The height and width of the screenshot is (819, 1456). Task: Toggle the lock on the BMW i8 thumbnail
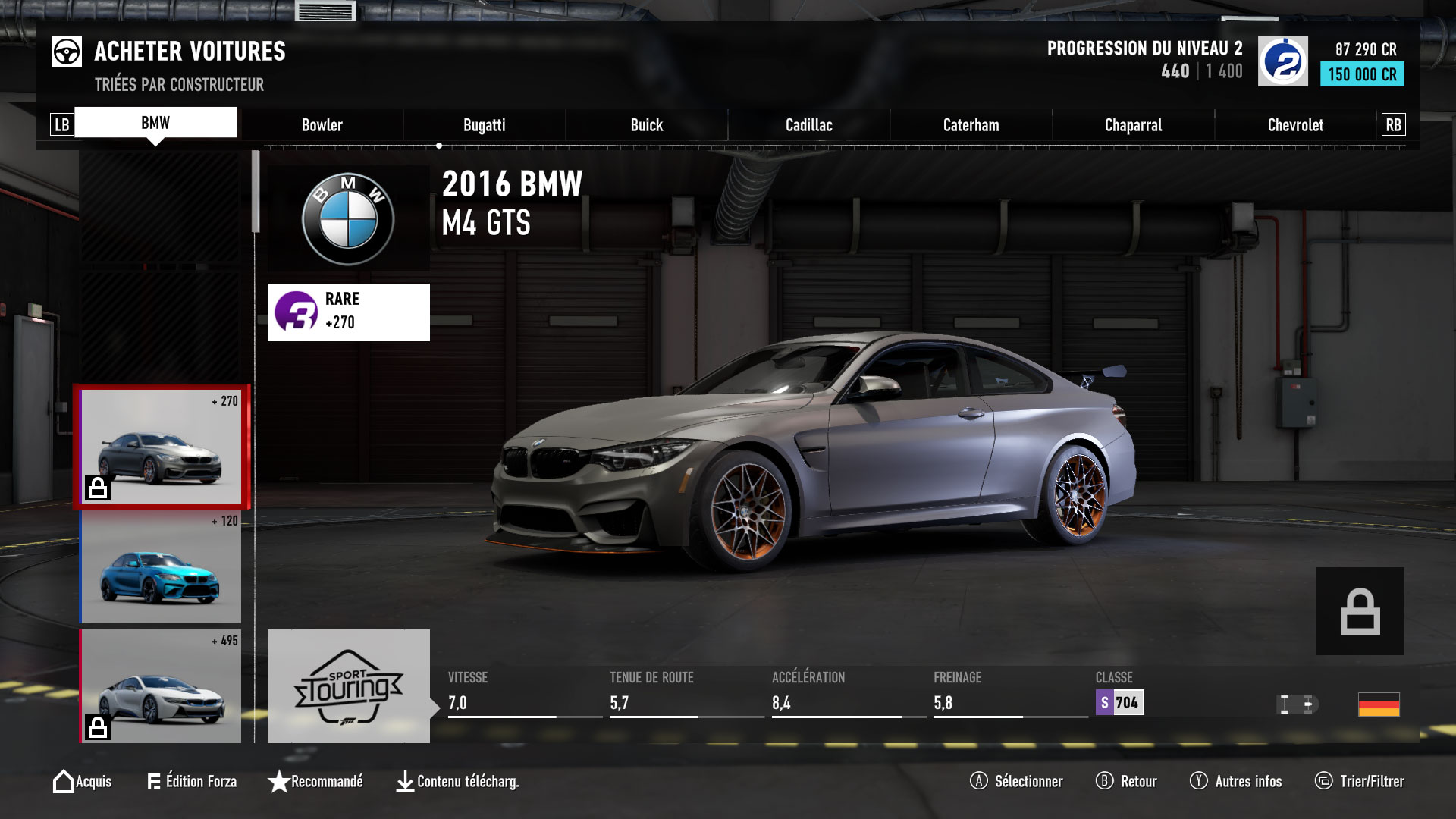pos(99,729)
